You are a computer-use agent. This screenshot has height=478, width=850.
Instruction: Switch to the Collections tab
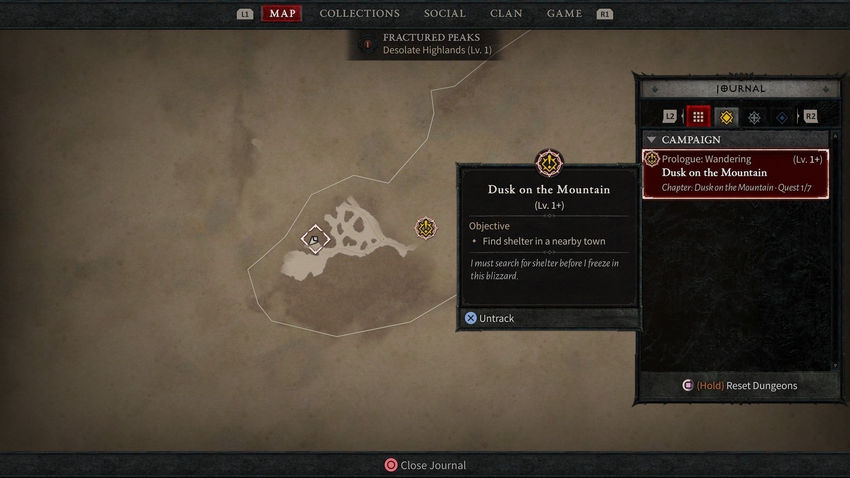tap(359, 14)
